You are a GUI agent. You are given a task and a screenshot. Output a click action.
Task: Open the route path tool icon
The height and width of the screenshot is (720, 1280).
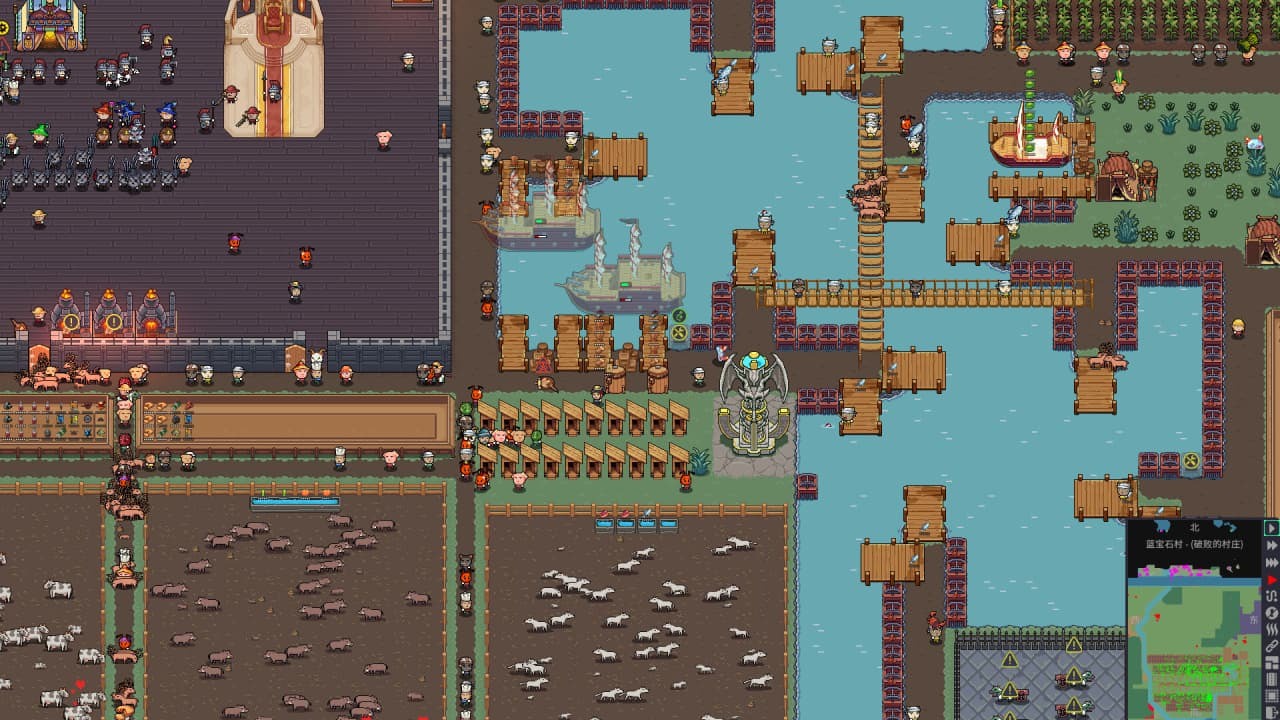coord(1271,597)
